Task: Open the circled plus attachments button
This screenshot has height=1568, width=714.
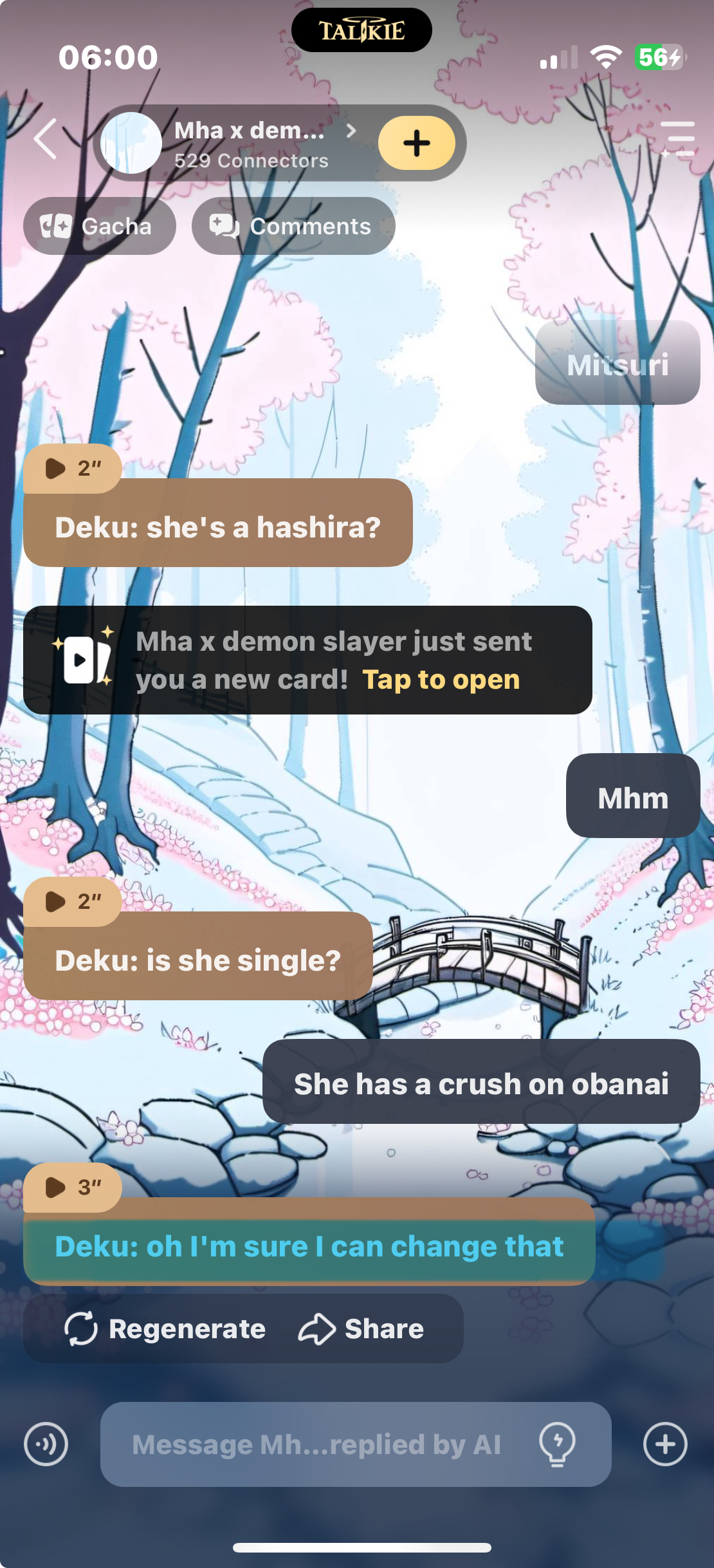Action: click(x=665, y=1444)
